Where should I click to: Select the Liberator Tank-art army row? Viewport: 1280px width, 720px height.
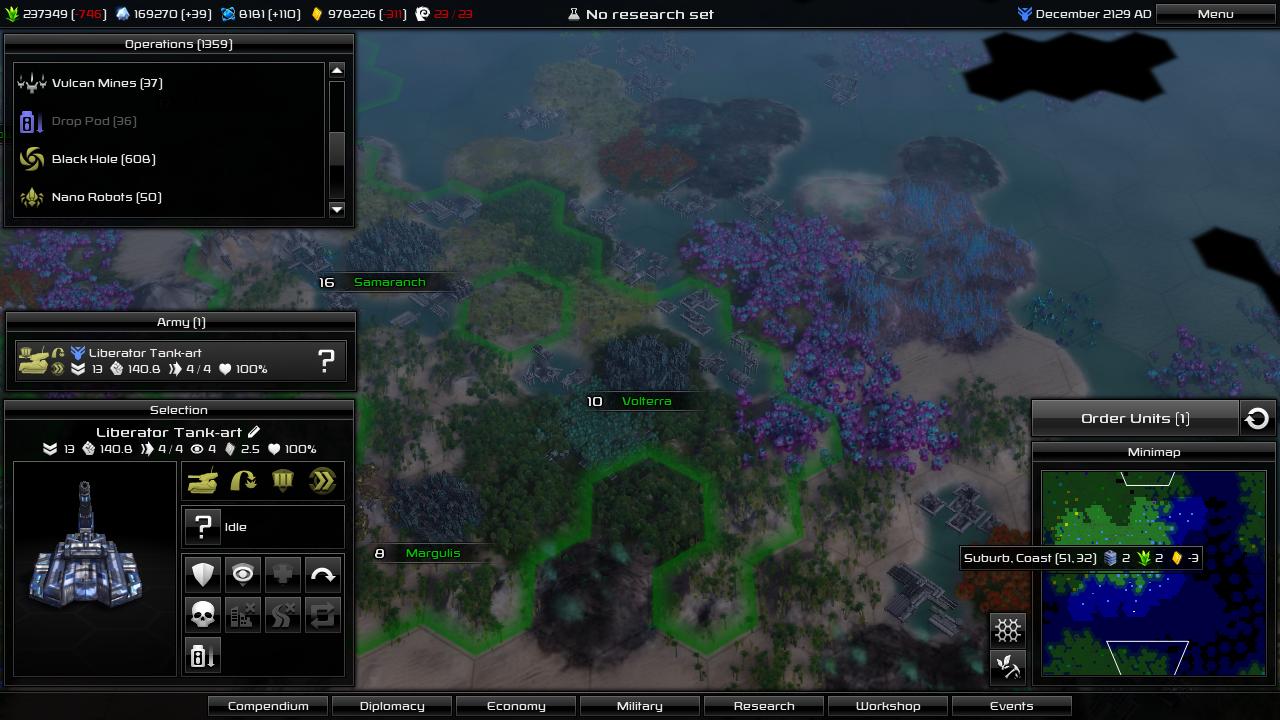180,361
